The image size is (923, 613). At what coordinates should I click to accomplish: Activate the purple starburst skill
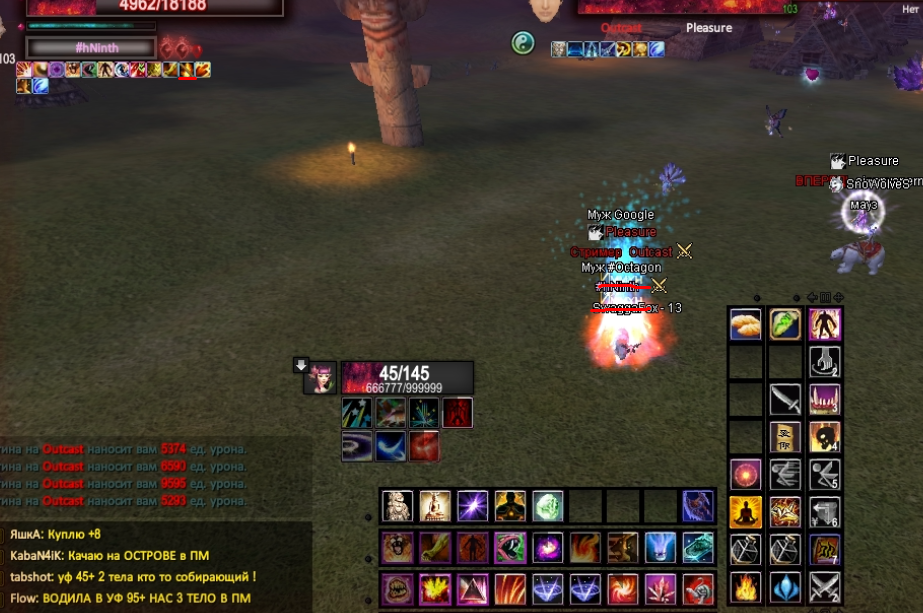[x=472, y=506]
